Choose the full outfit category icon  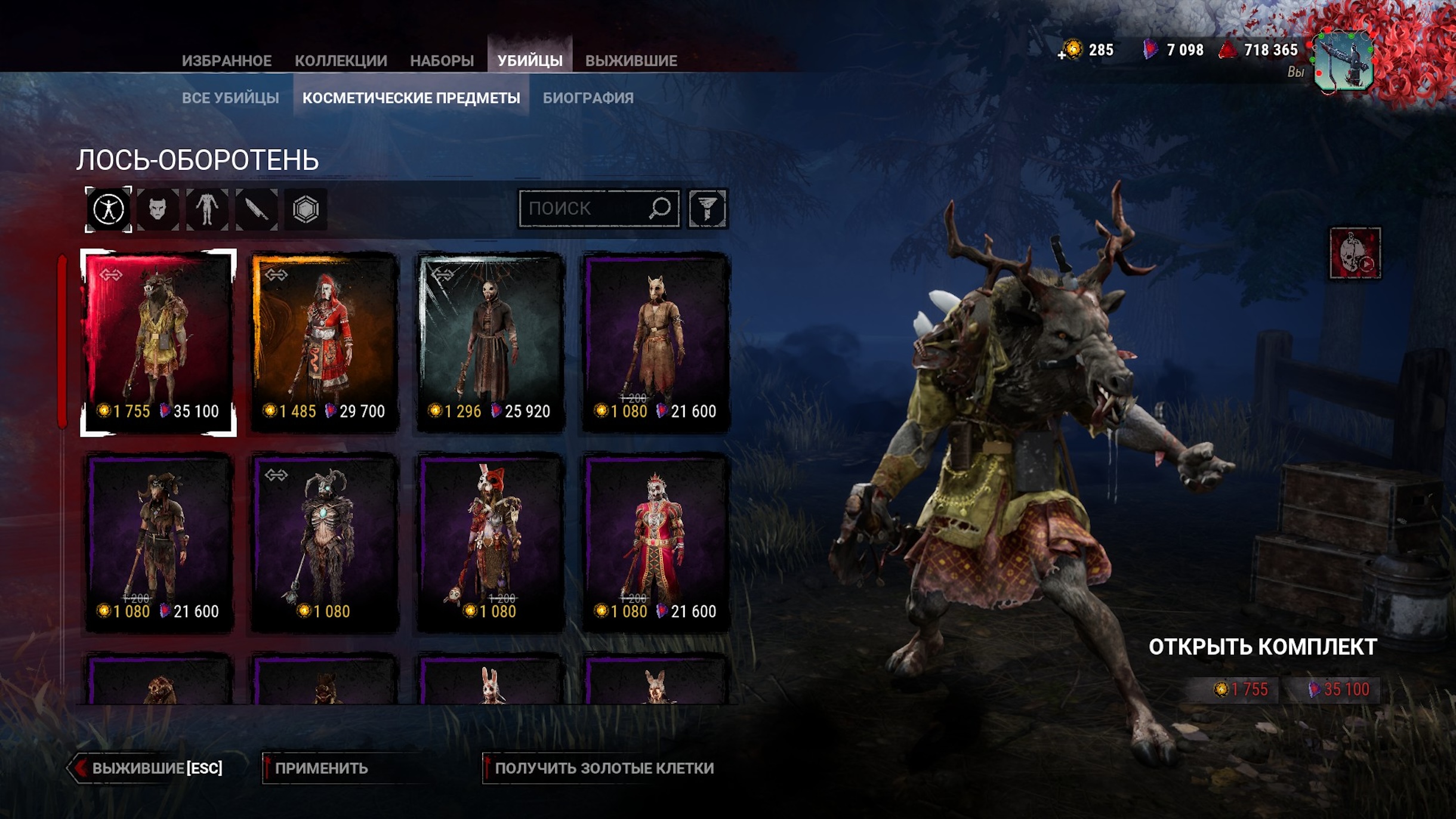pos(109,209)
